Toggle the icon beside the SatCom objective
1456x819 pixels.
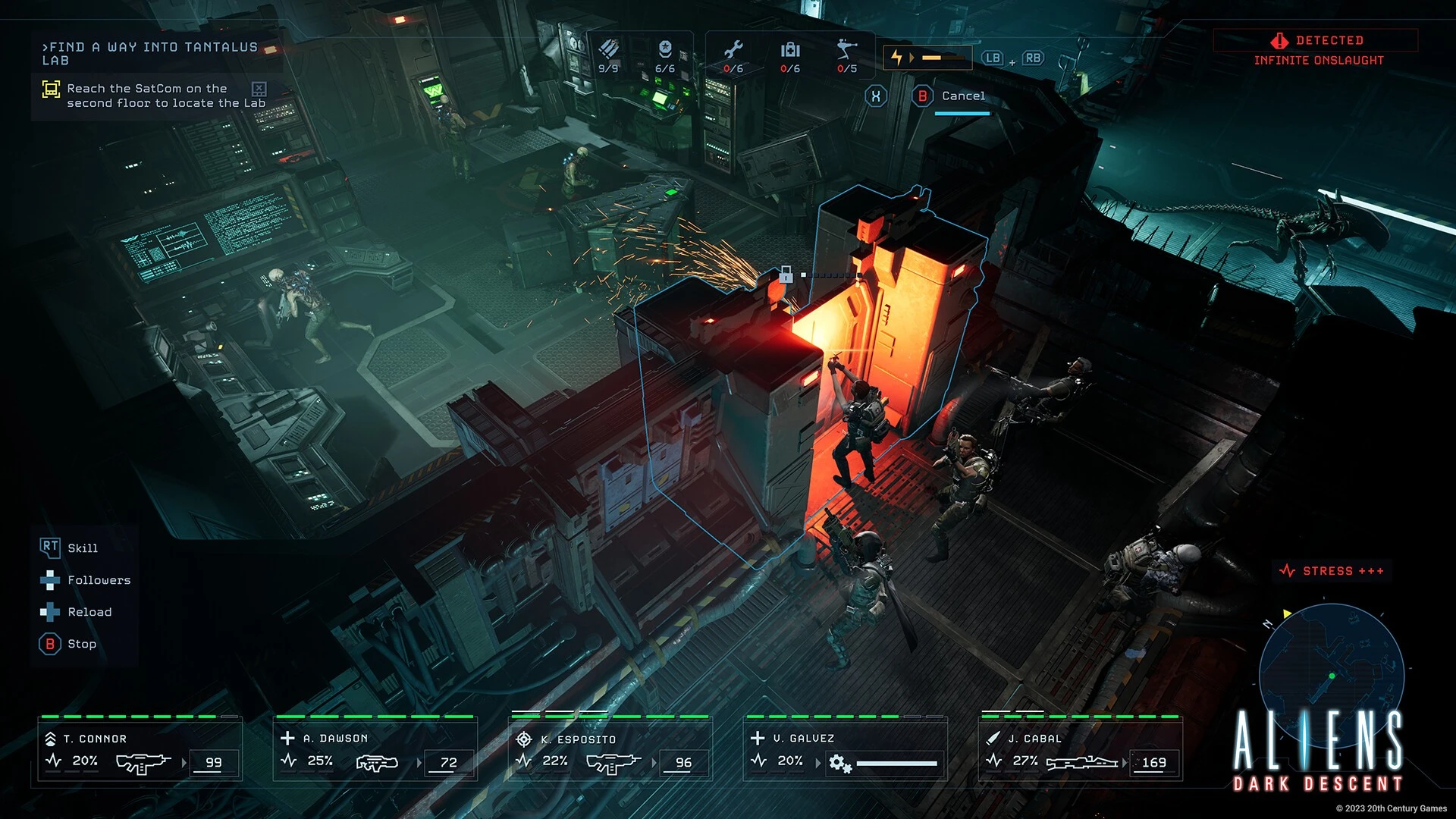point(259,89)
